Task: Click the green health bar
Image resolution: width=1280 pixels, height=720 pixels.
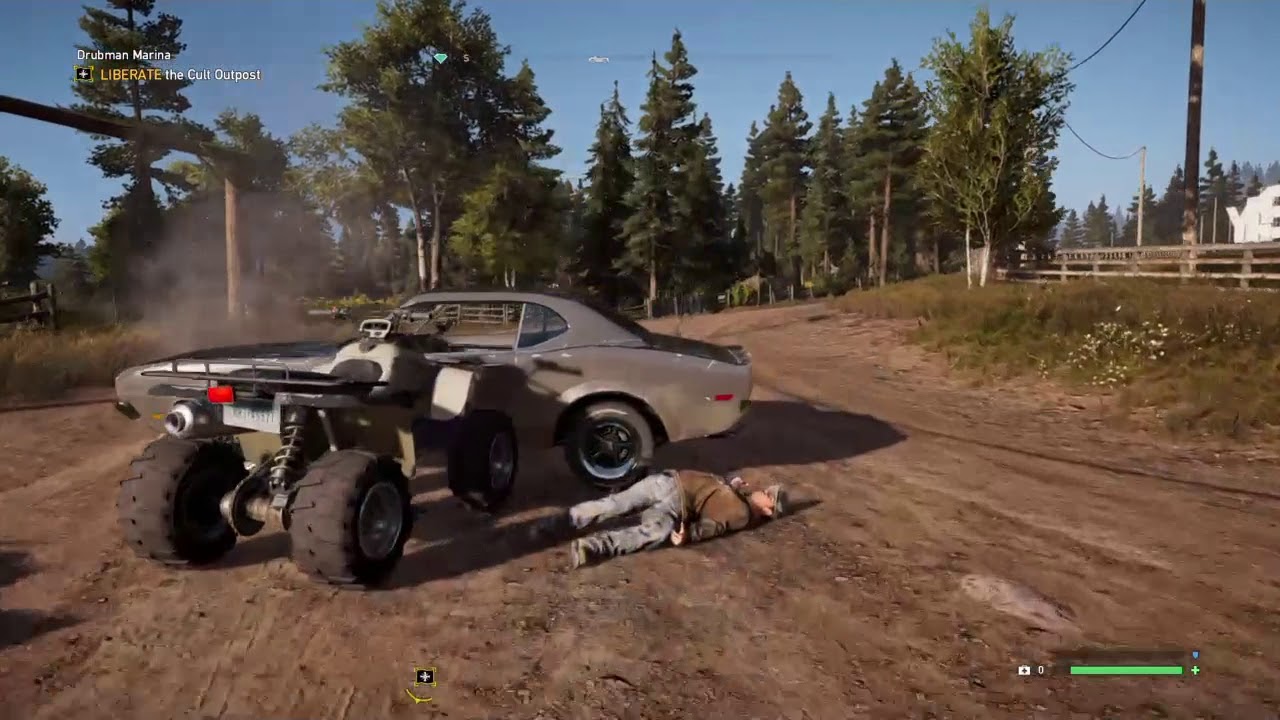Action: pyautogui.click(x=1126, y=670)
